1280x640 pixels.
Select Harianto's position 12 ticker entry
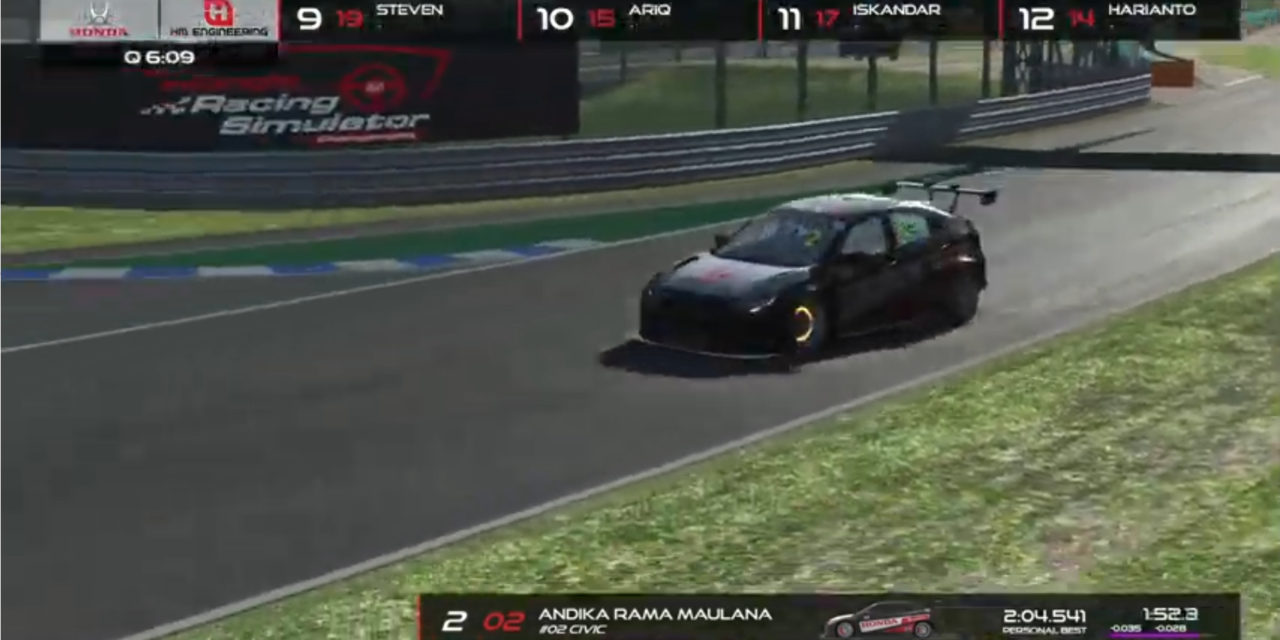click(1120, 19)
